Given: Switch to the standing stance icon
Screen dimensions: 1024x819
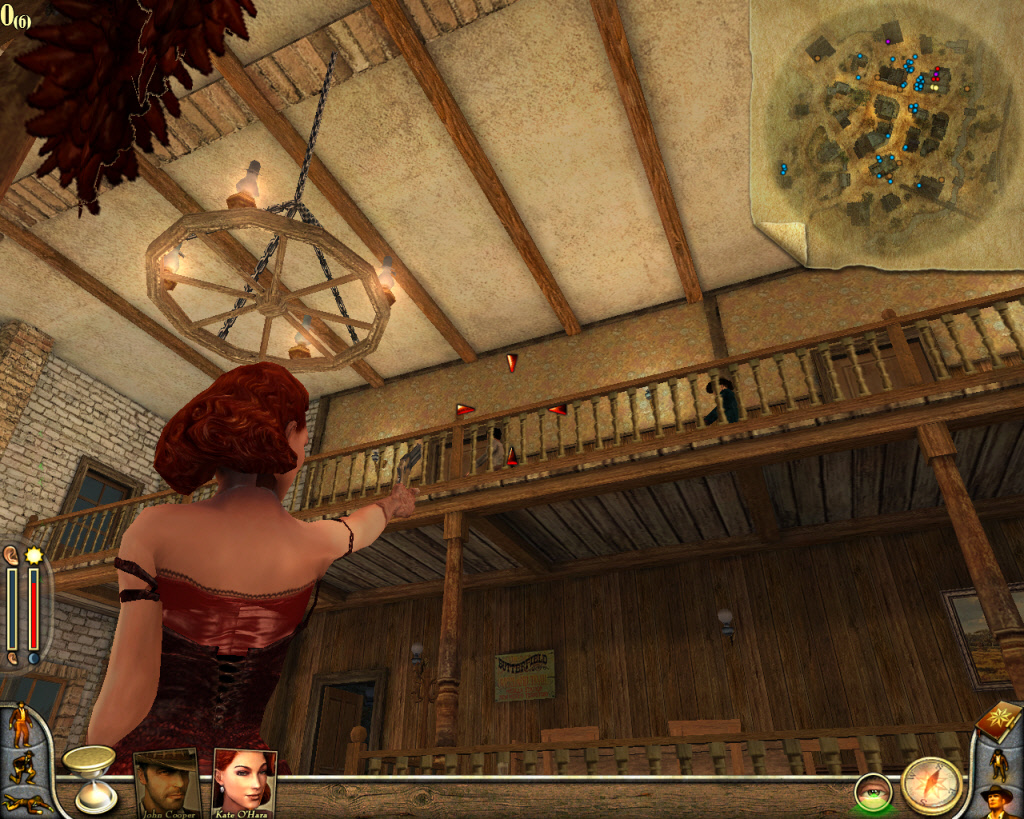Looking at the screenshot, I should (x=19, y=723).
